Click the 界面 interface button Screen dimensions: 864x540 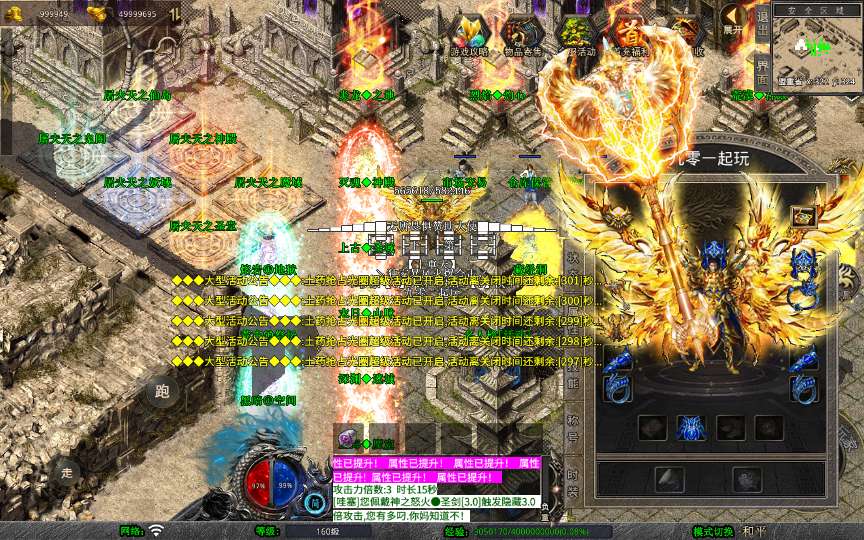pos(763,67)
